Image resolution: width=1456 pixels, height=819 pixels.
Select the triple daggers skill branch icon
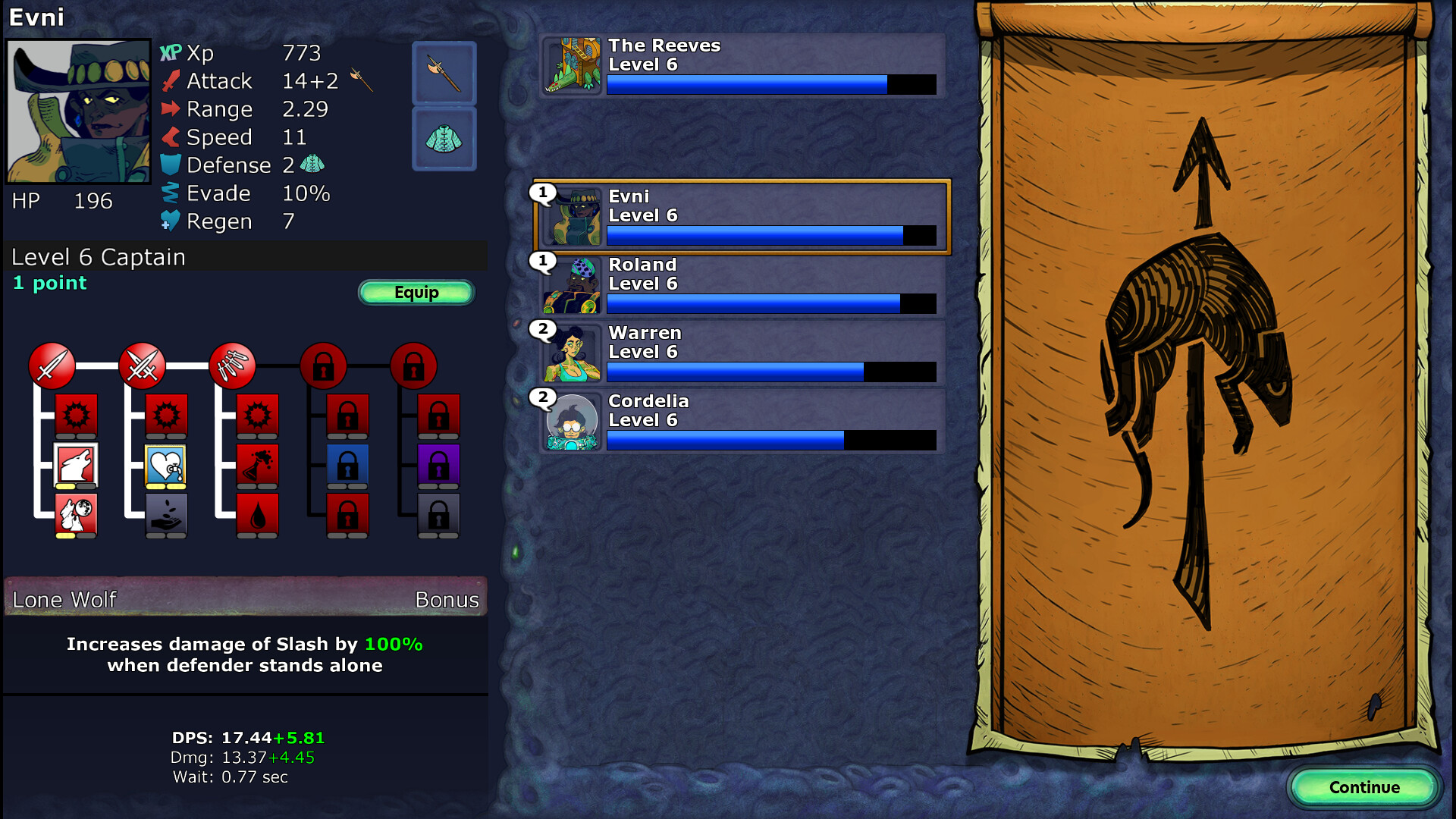235,366
